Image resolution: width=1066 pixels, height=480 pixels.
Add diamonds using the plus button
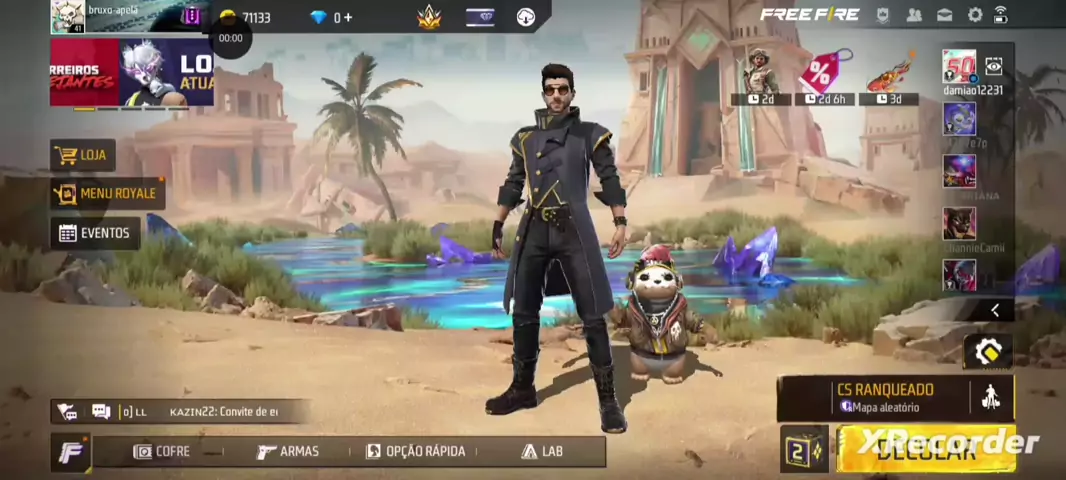347,17
